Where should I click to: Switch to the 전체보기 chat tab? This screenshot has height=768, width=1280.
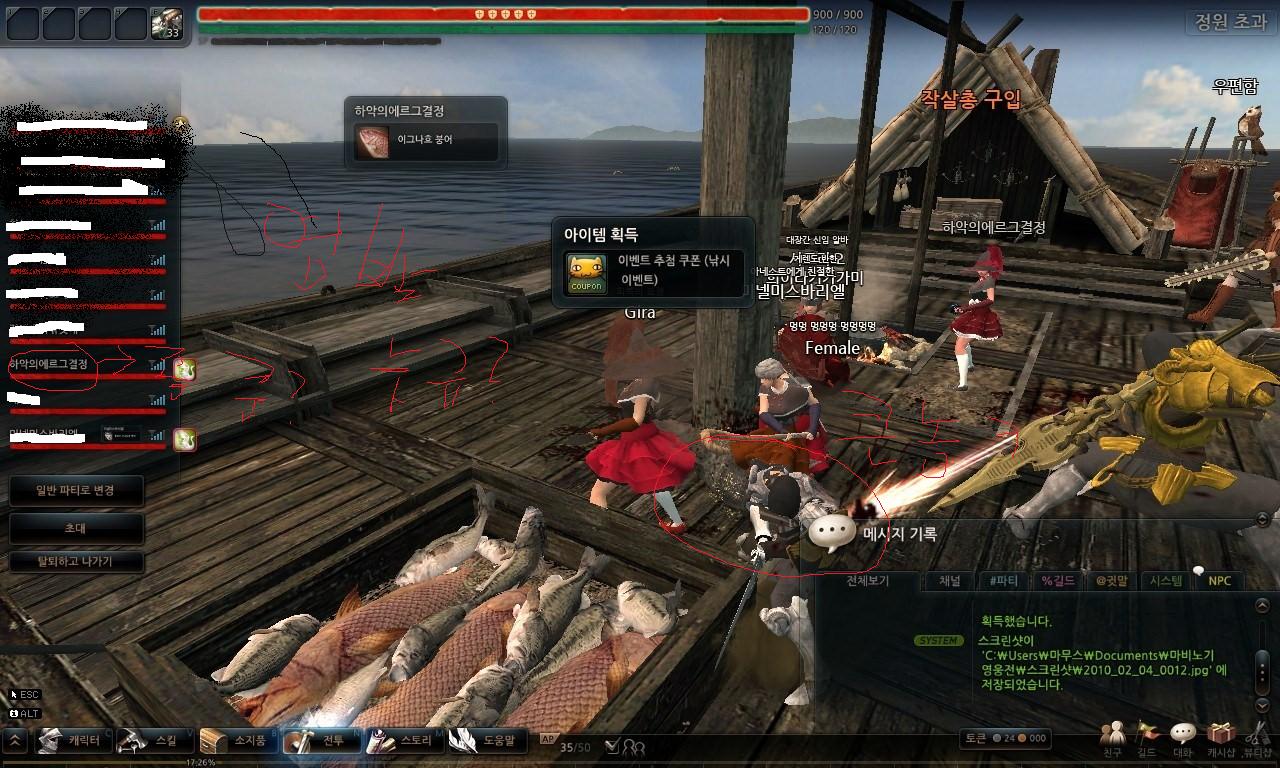coord(868,581)
